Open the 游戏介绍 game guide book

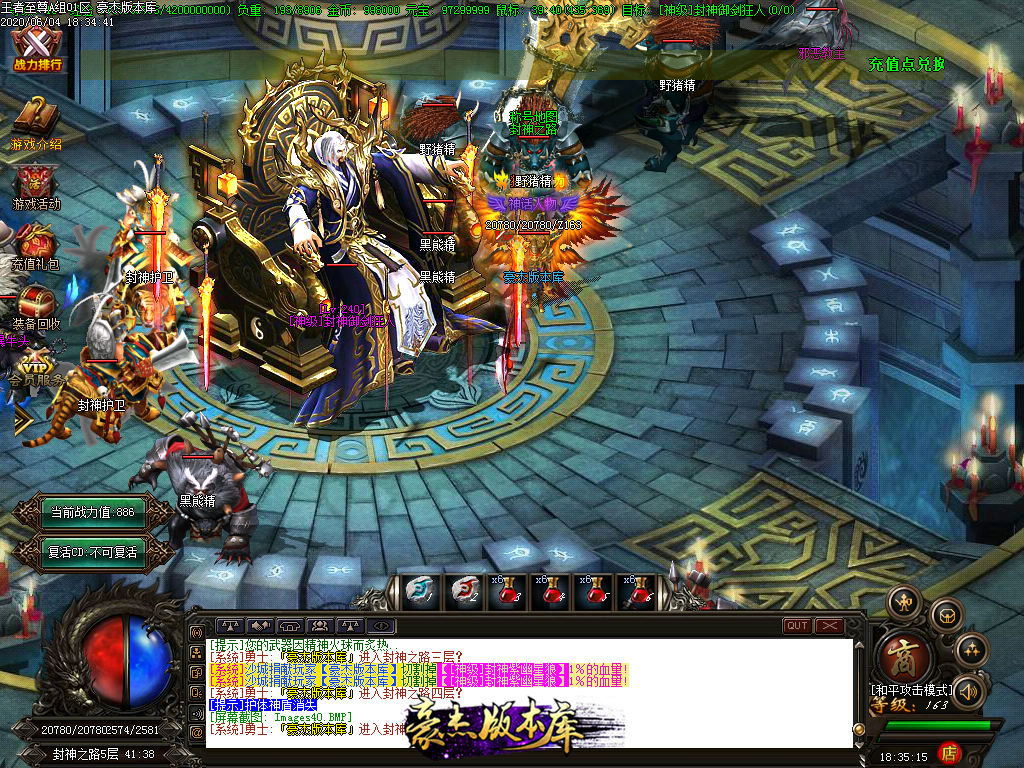36,122
